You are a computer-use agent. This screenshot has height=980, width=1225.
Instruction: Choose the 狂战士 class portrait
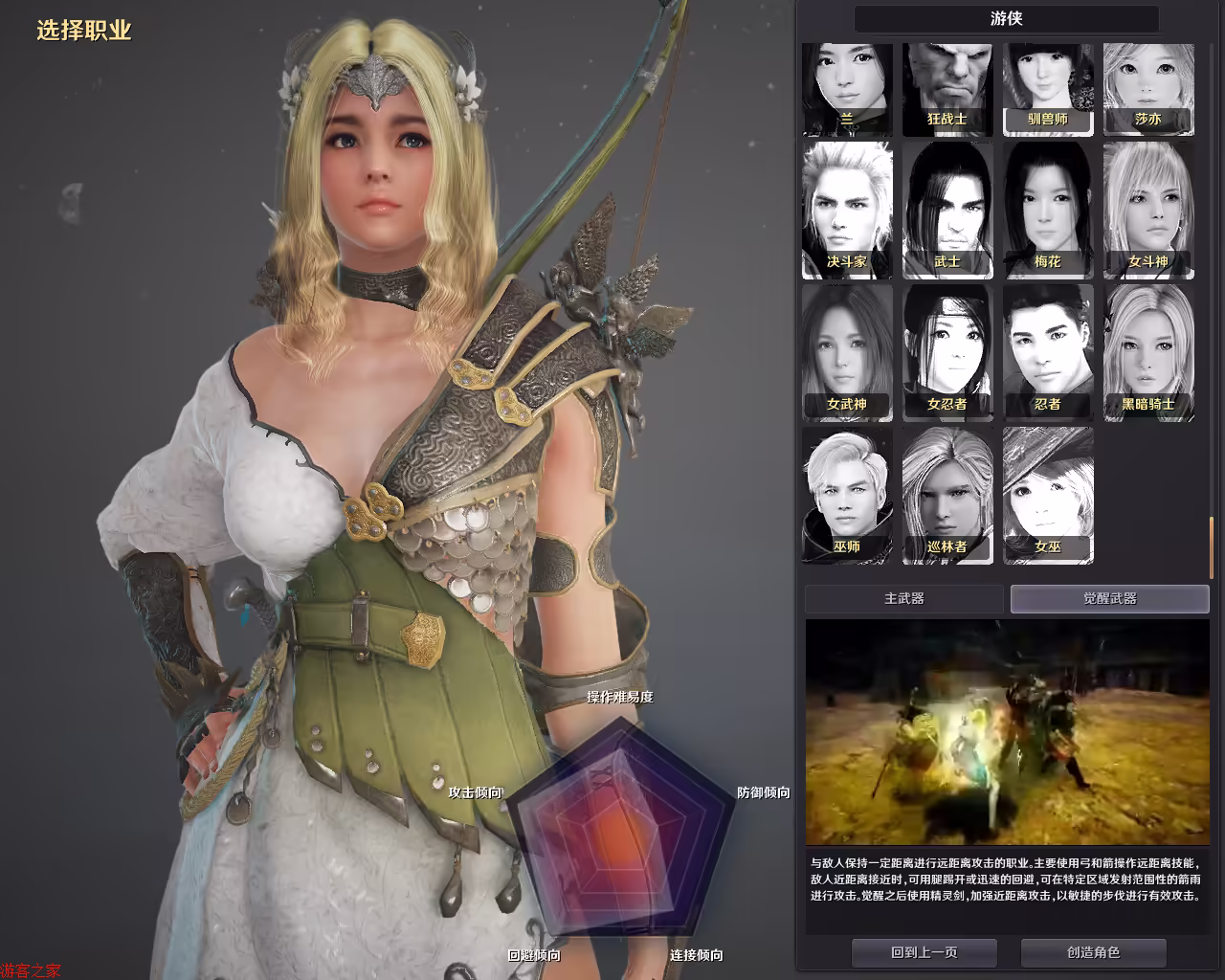point(947,89)
